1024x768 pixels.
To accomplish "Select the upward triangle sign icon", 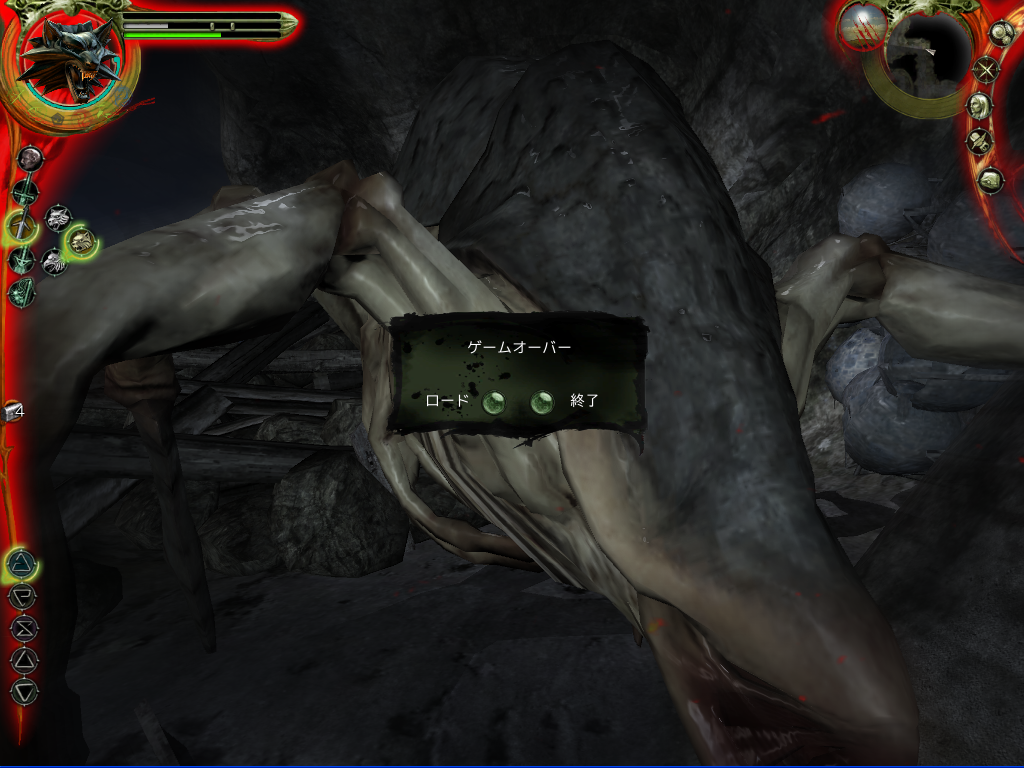I will (23, 659).
